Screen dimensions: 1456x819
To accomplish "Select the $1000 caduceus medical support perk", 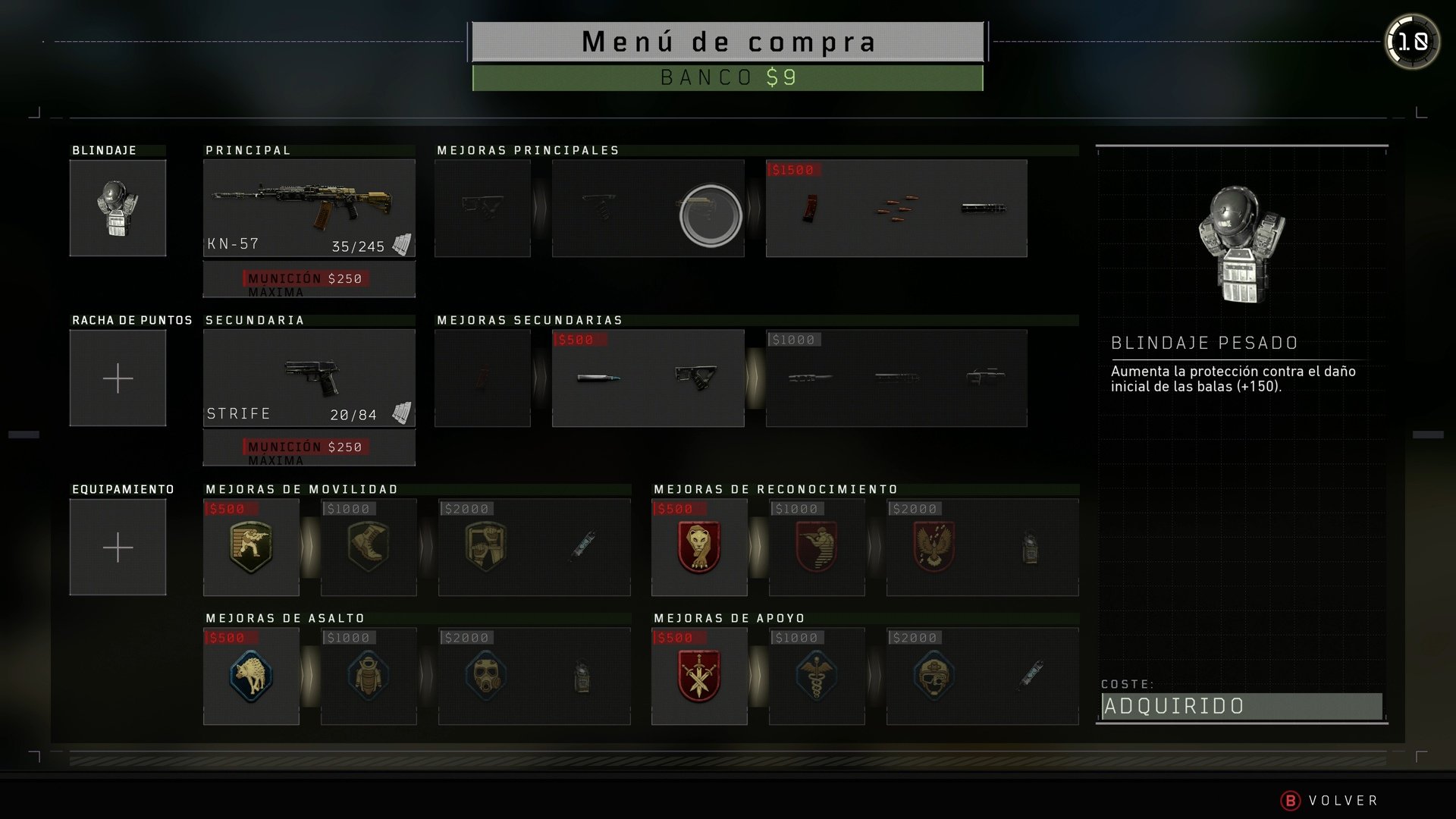I will click(x=816, y=676).
